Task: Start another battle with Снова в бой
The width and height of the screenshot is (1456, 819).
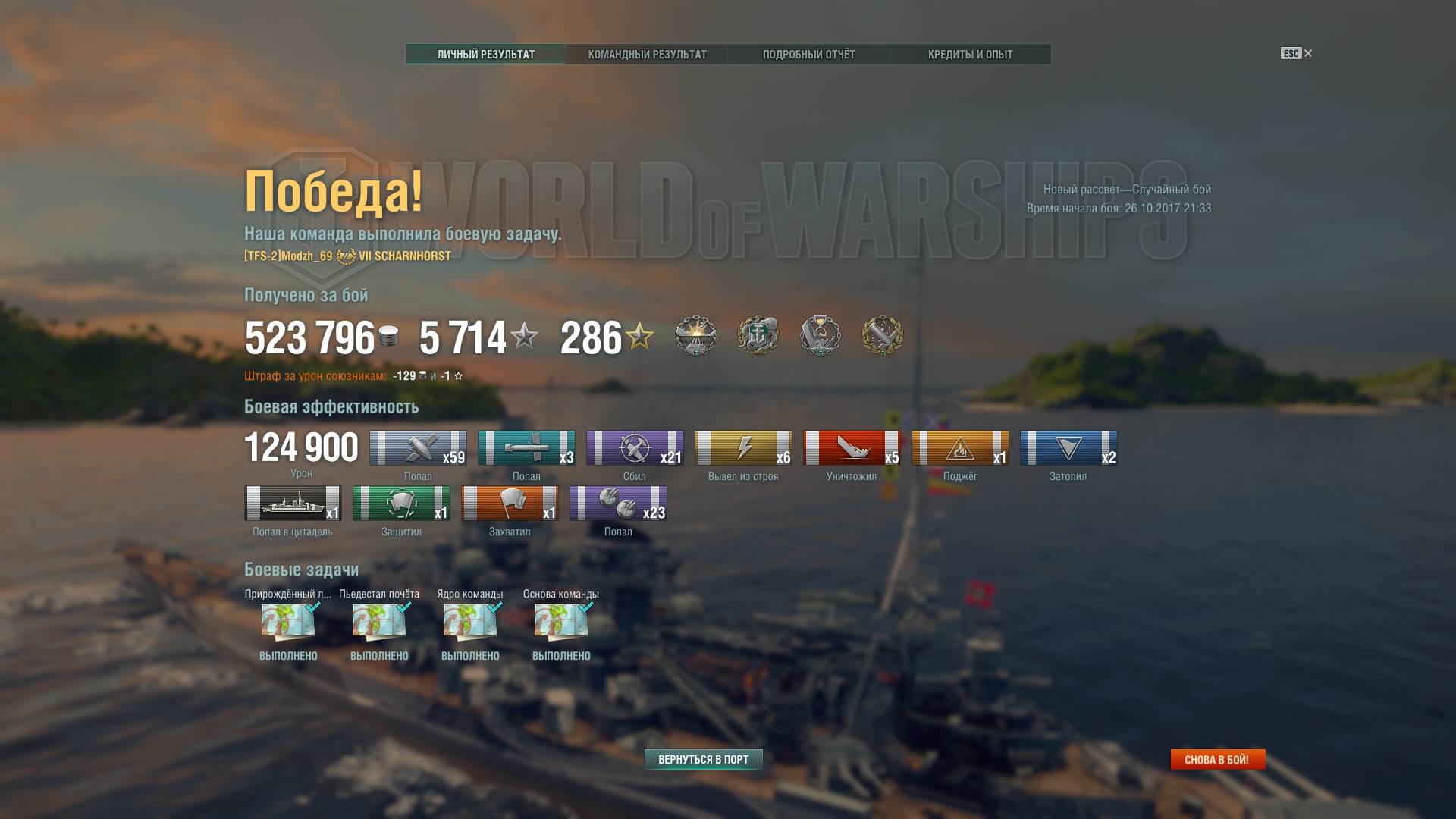Action: pyautogui.click(x=1217, y=759)
